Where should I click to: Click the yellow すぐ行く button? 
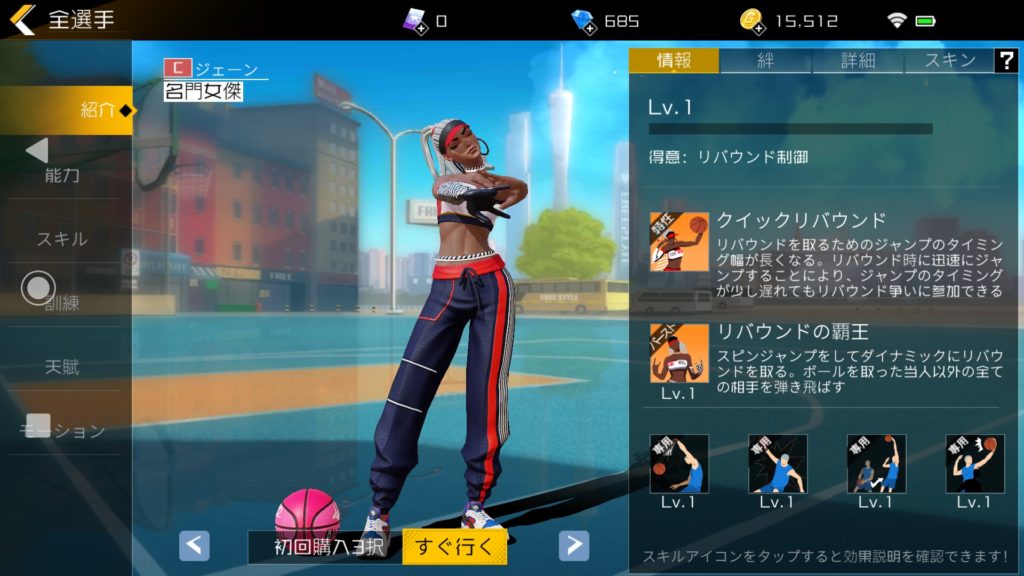click(x=454, y=546)
